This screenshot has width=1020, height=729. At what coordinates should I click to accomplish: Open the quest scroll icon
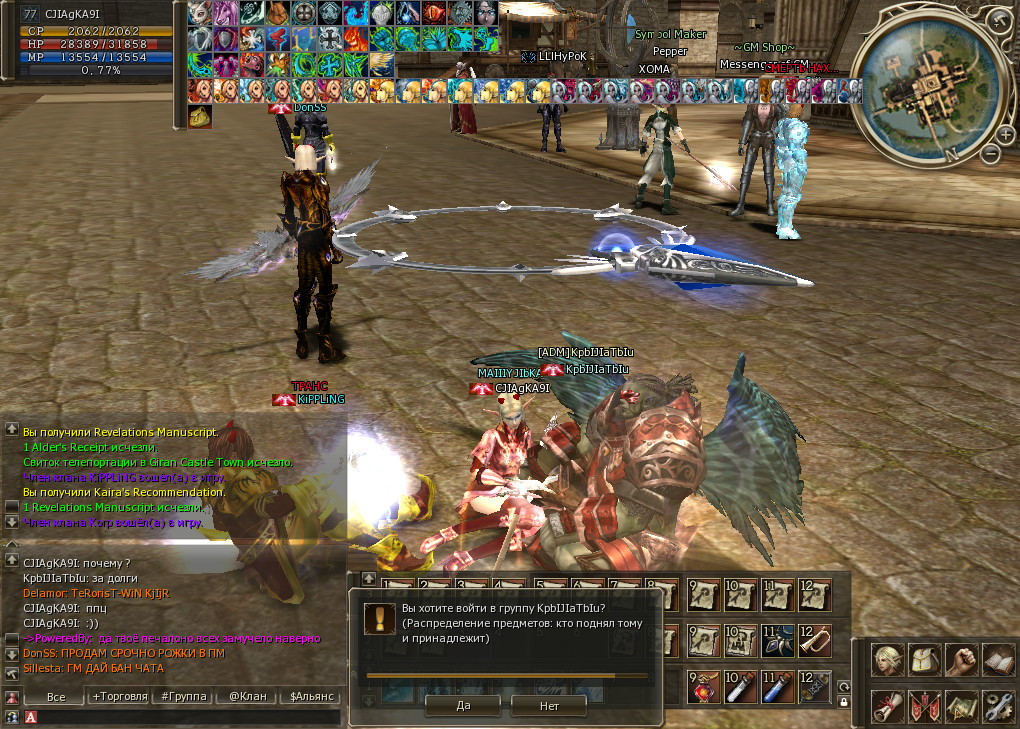coord(887,706)
